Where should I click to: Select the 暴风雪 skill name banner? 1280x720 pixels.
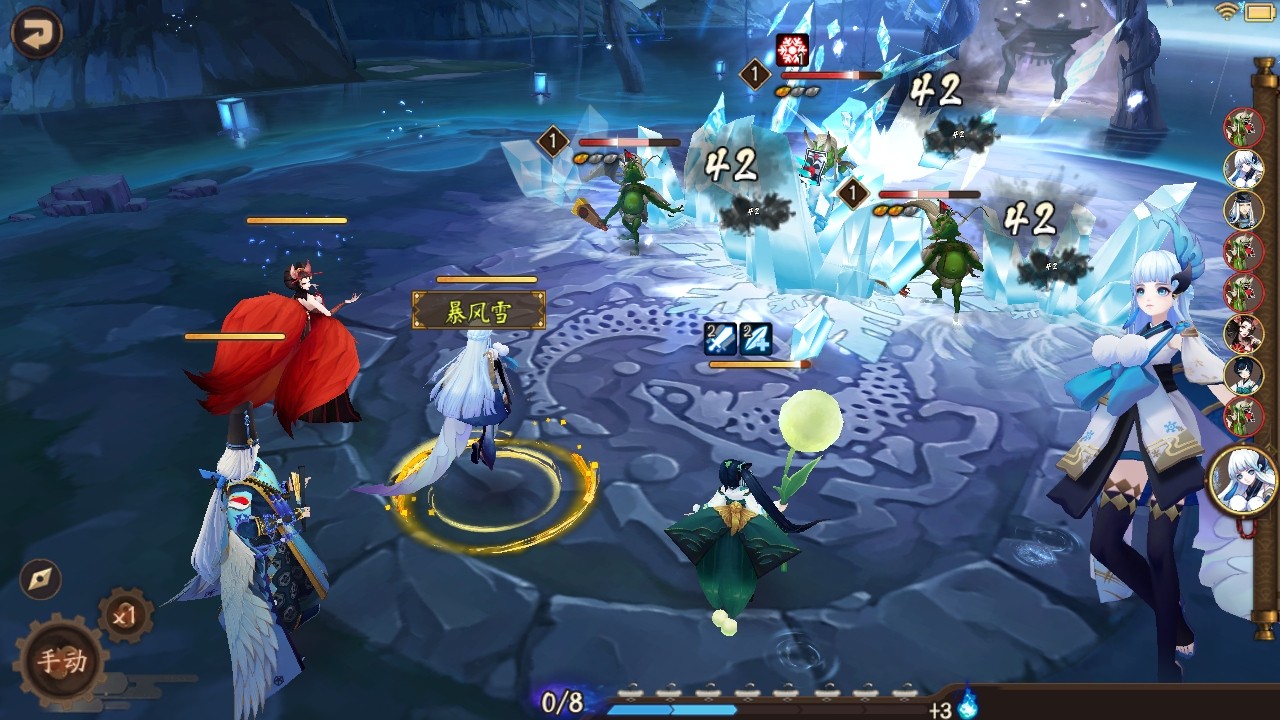(478, 310)
